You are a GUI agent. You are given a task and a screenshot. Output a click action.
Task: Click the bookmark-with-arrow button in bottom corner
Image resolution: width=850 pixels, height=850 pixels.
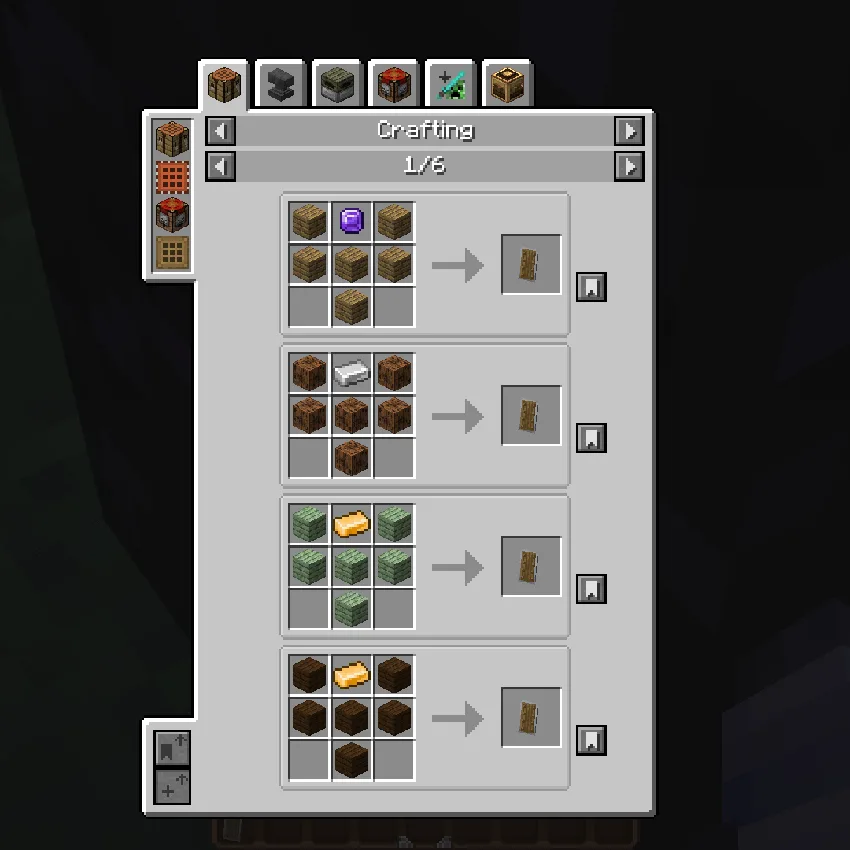(x=172, y=747)
